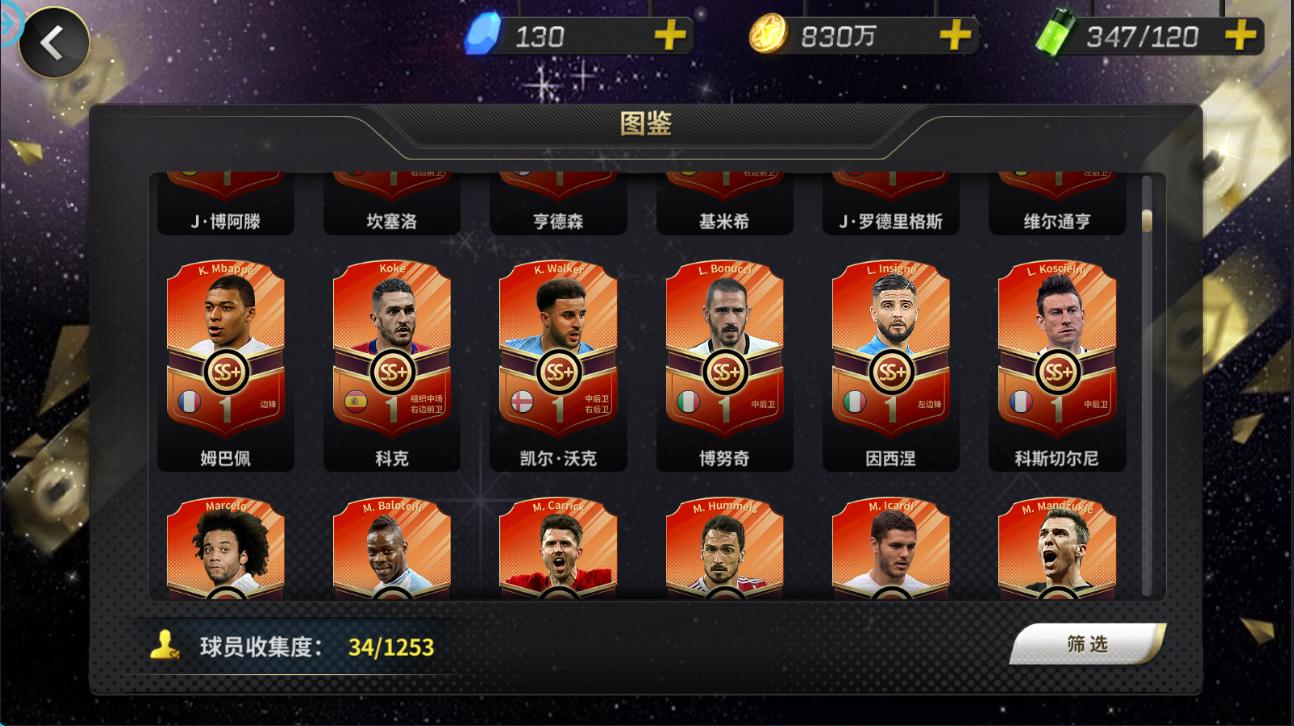Open the M. Hummels player card
The image size is (1294, 726).
click(x=725, y=547)
